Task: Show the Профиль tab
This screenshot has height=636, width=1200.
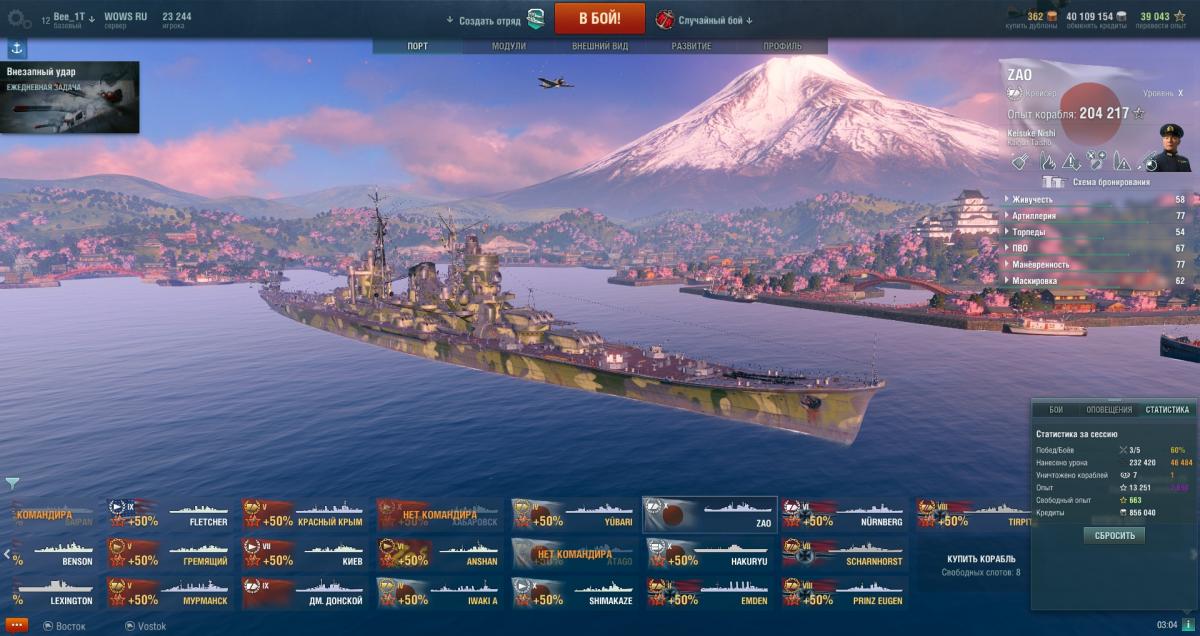Action: pyautogui.click(x=782, y=46)
